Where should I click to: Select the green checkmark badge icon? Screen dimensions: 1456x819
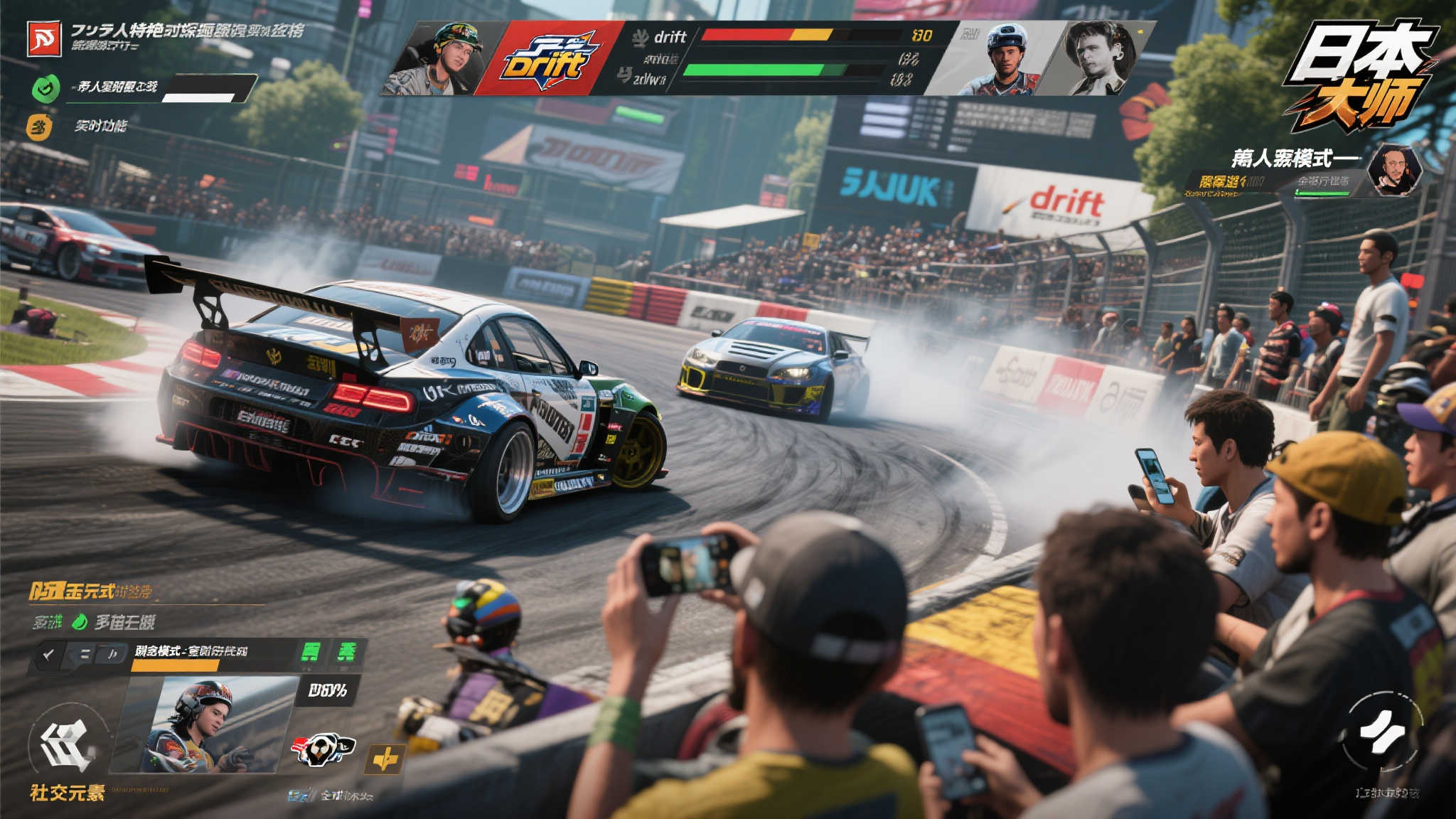(45, 90)
